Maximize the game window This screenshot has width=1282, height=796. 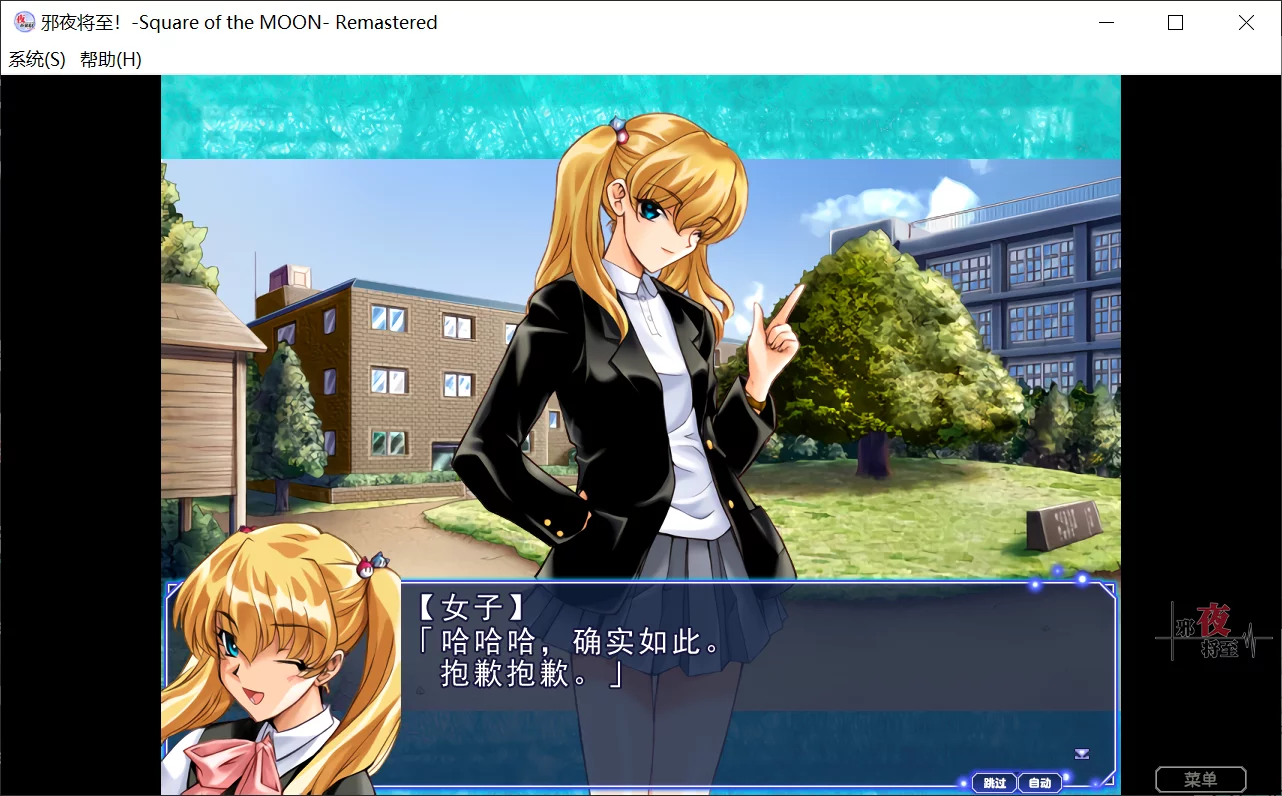(x=1176, y=22)
